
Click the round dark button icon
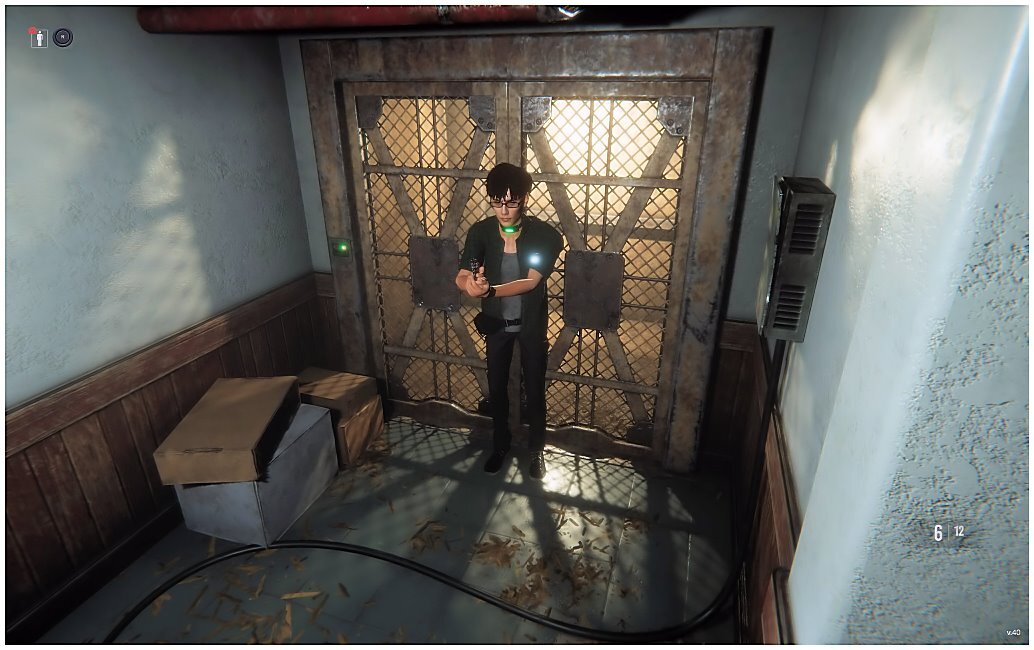pos(63,38)
